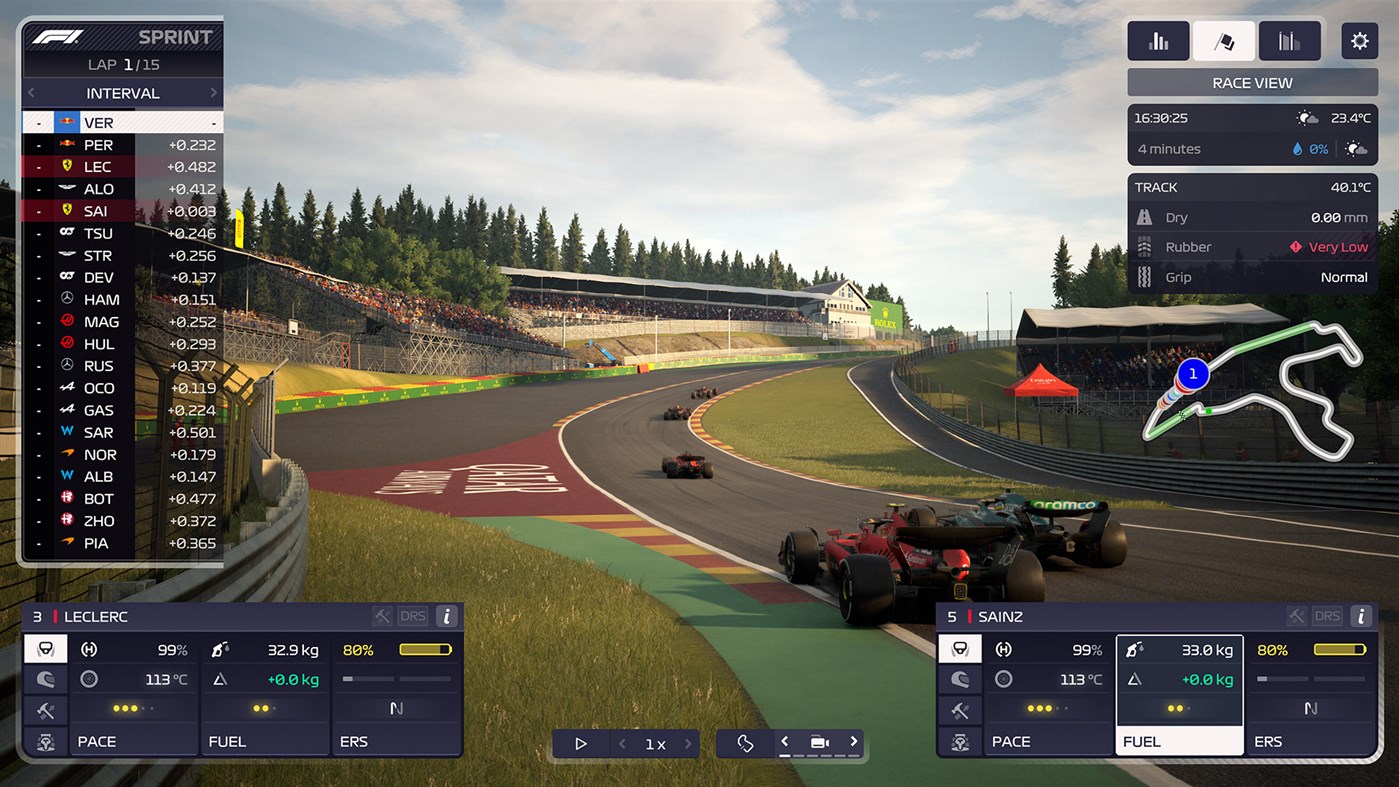The height and width of the screenshot is (787, 1399).
Task: Toggle the DRS indicator on Sainz's panel
Action: pos(1326,616)
